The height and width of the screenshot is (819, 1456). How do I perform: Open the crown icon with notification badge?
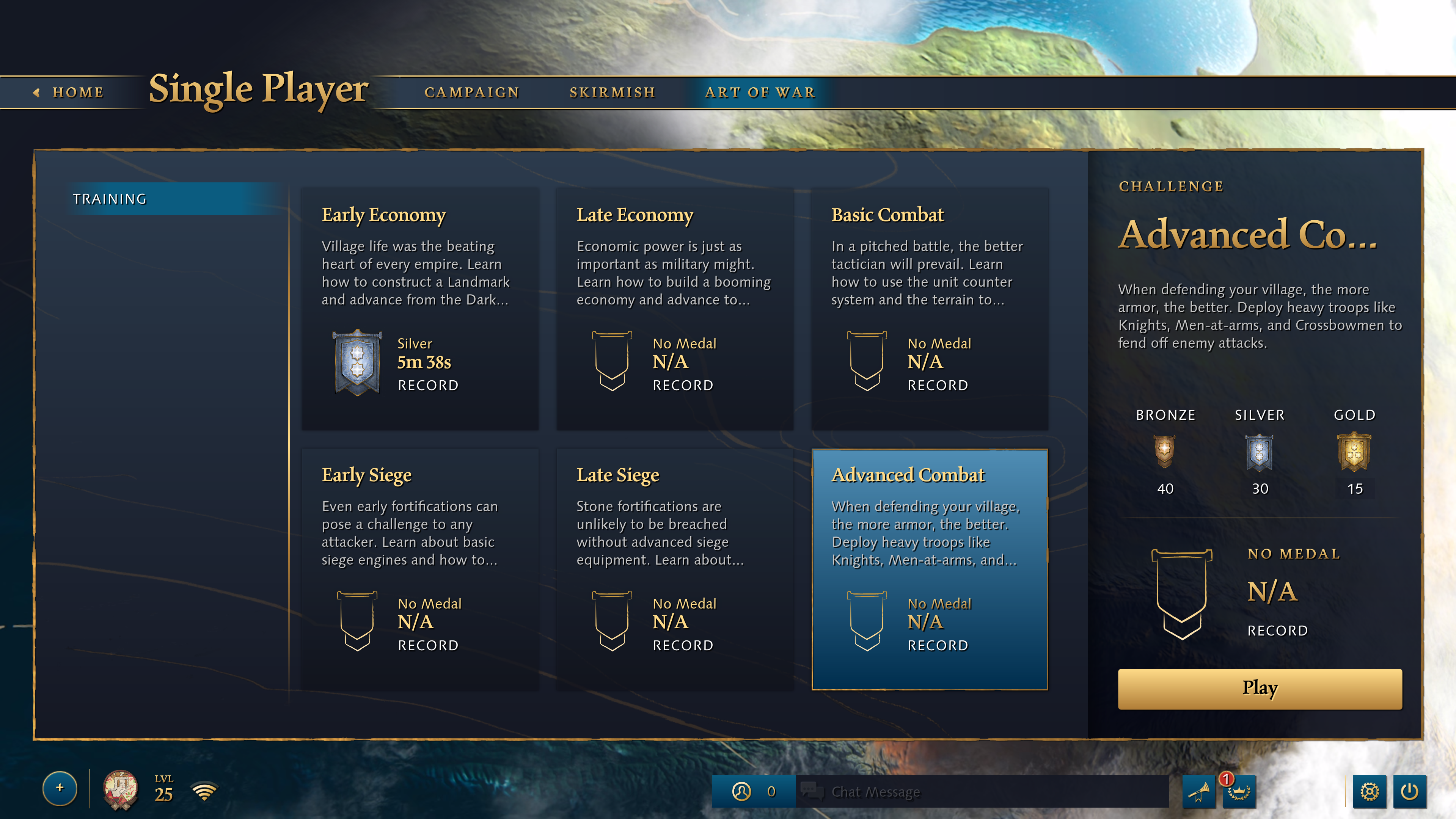point(1238,791)
